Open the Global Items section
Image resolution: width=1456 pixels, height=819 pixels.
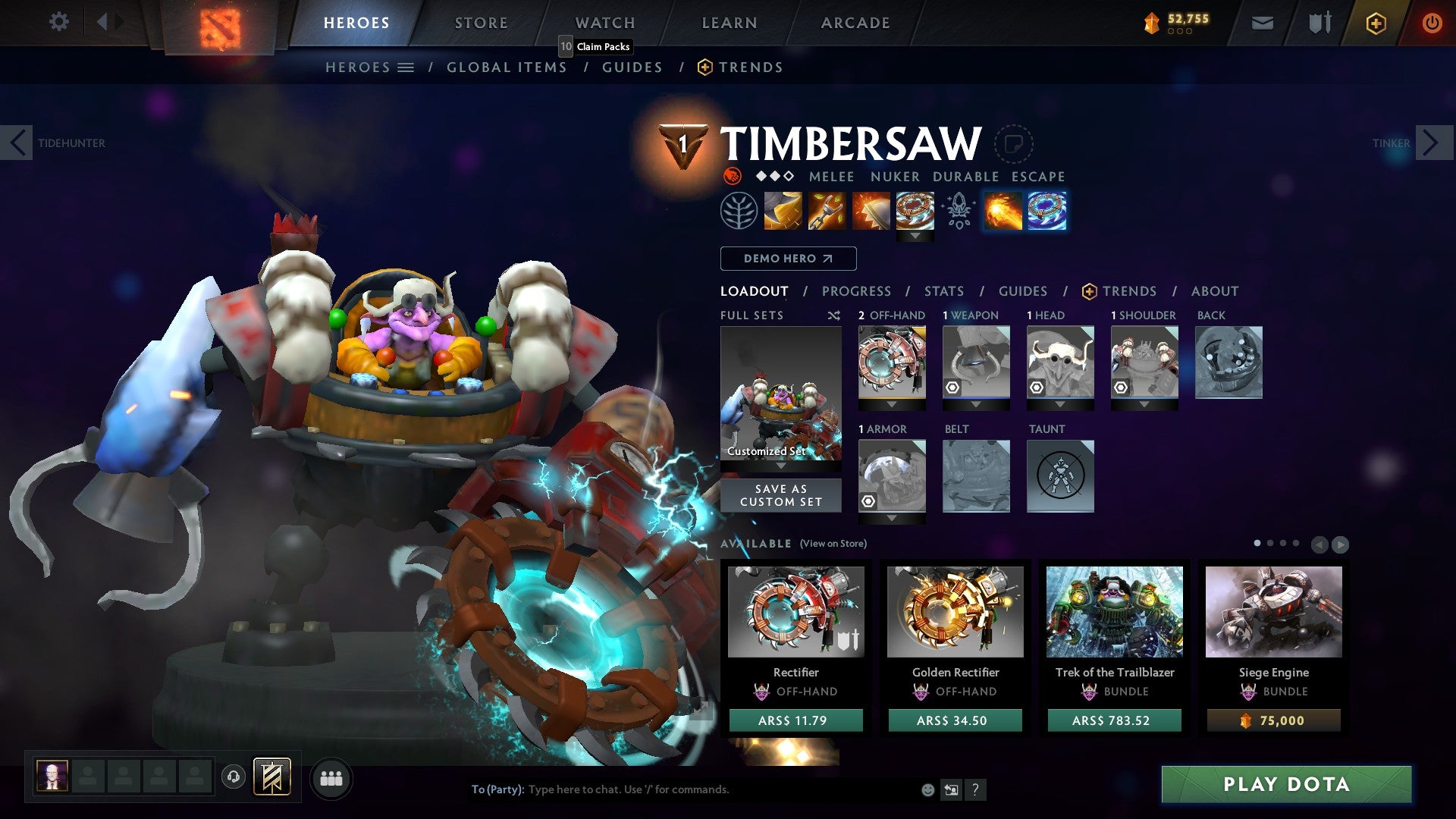coord(507,67)
